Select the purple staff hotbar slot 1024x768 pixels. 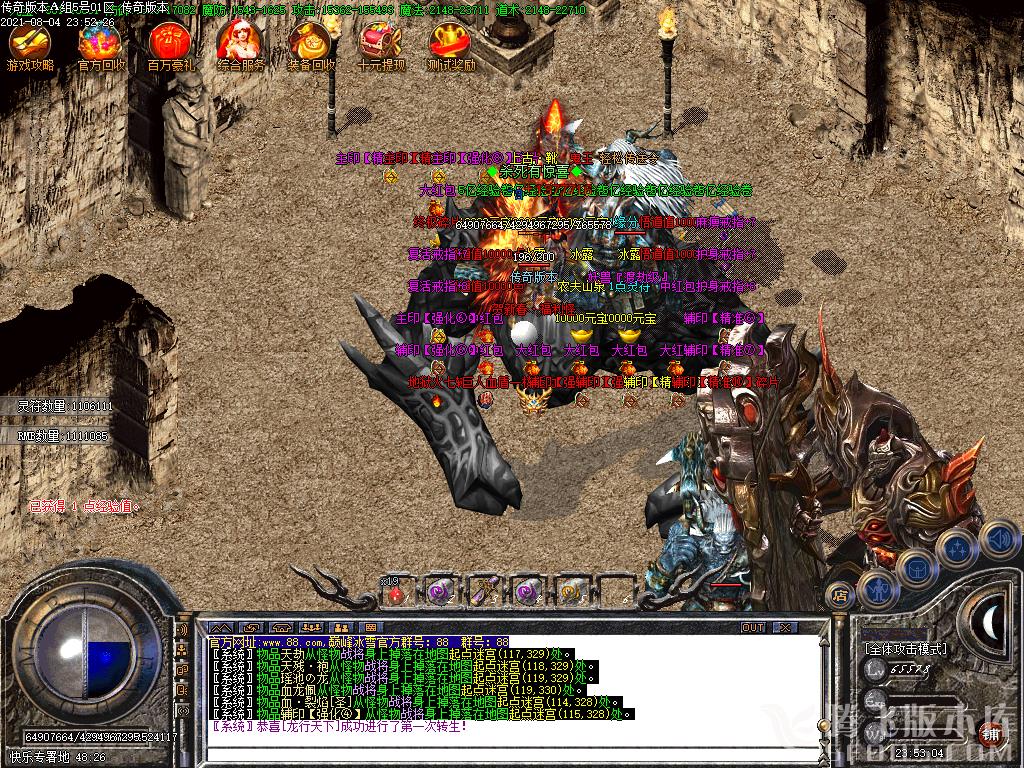(485, 592)
